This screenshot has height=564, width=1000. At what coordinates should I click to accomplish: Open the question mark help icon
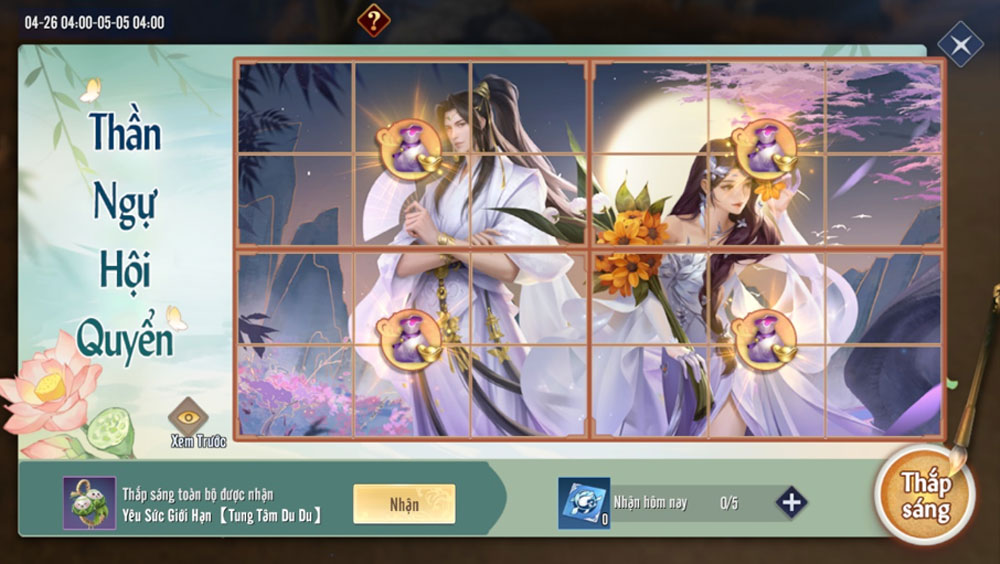(373, 19)
